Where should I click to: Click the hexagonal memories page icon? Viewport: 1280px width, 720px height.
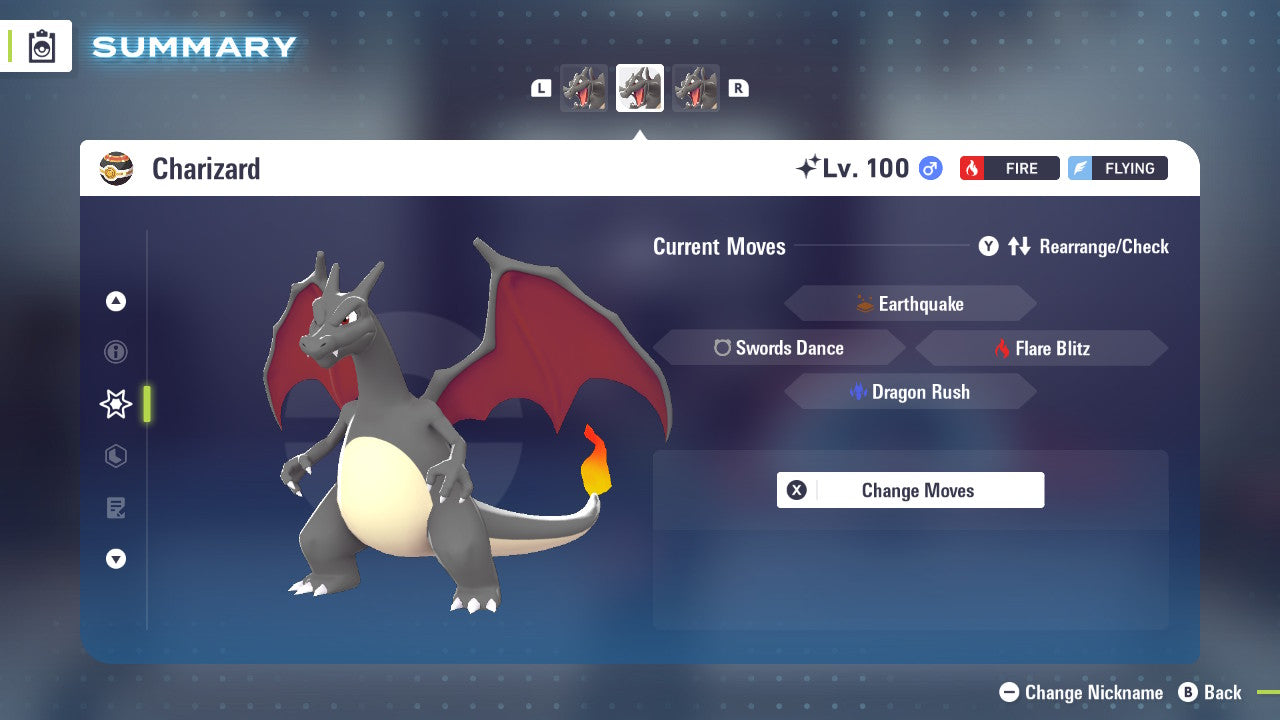coord(115,456)
